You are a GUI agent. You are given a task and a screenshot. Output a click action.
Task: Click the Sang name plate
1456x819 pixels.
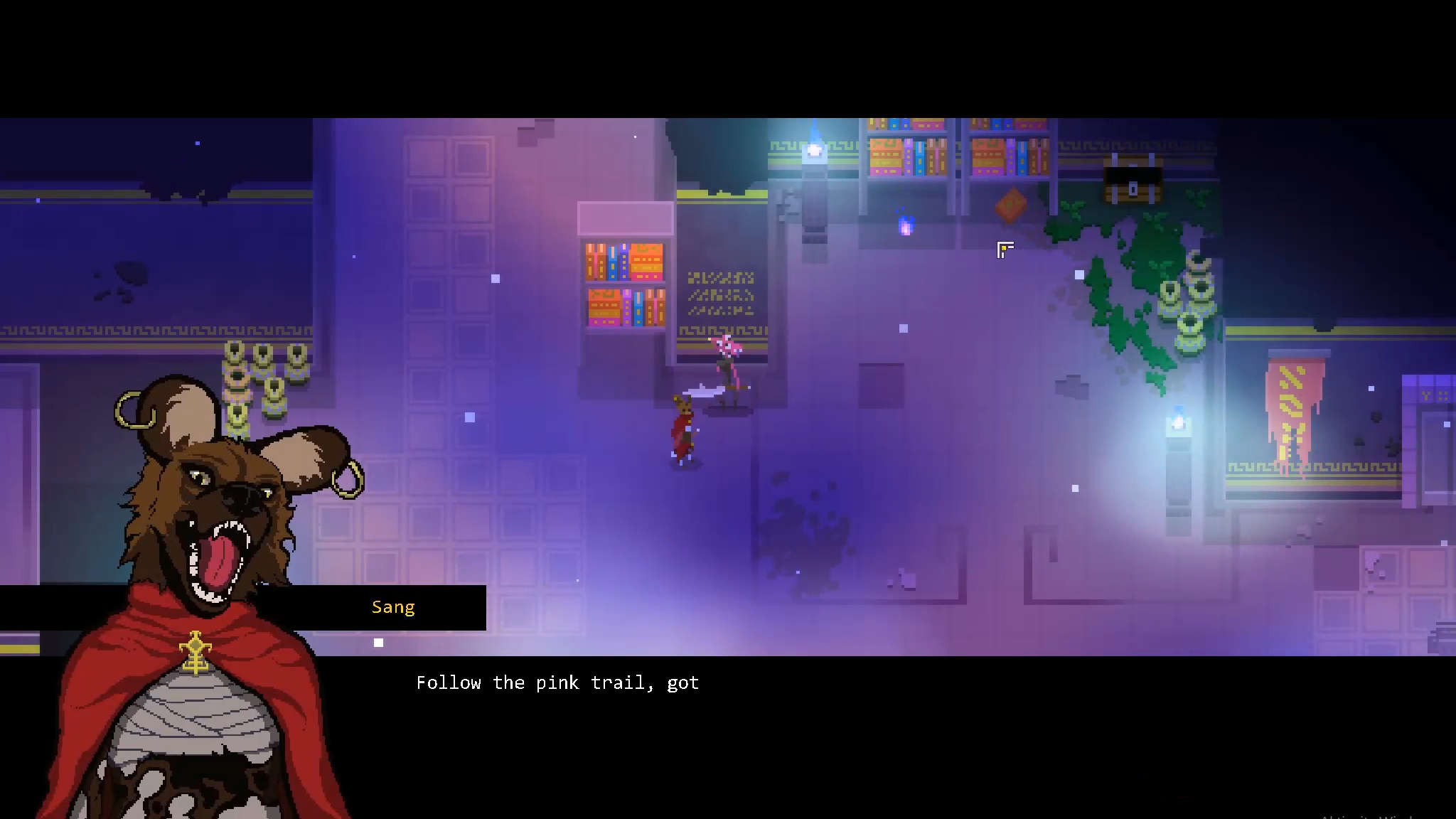point(393,607)
